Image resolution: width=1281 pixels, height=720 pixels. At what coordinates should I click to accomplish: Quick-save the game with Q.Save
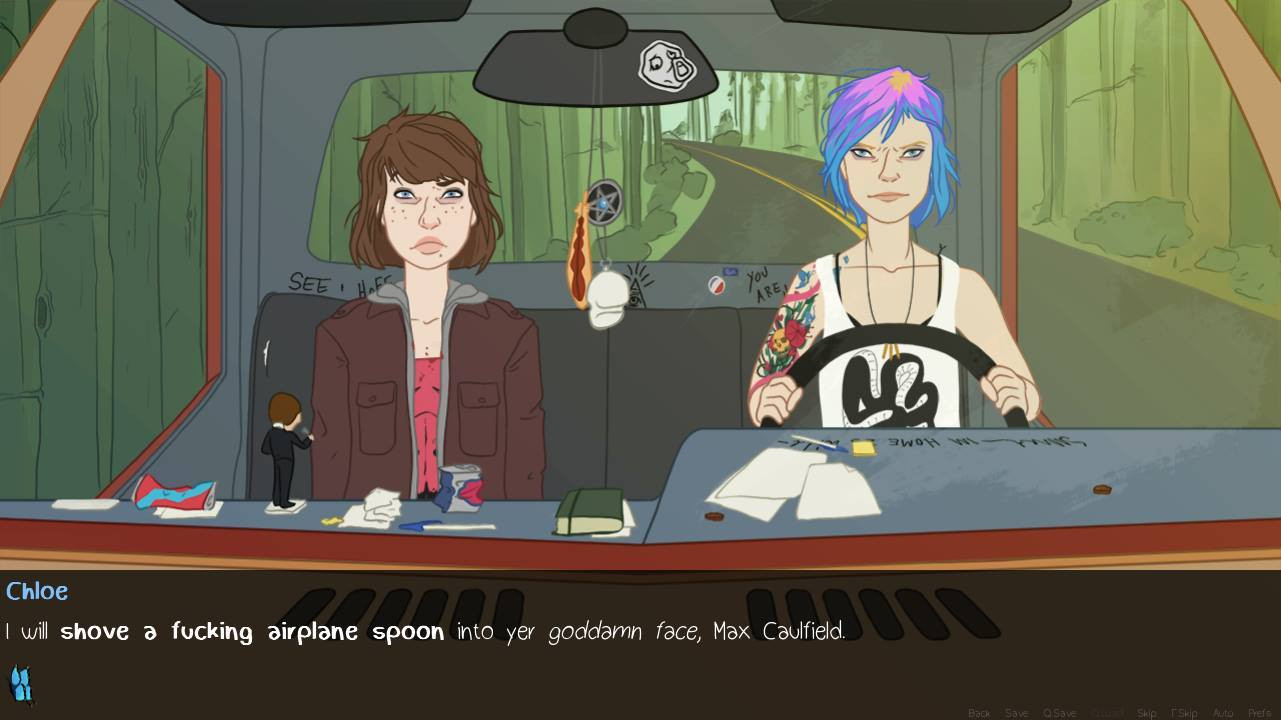[x=1059, y=712]
